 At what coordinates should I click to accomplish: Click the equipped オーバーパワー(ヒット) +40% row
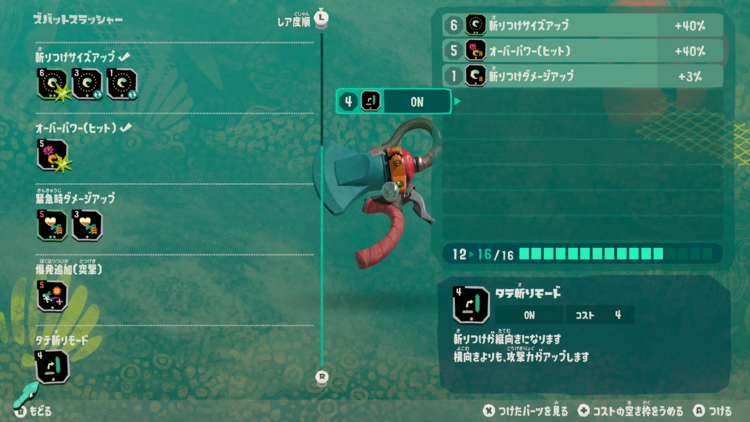coord(582,50)
